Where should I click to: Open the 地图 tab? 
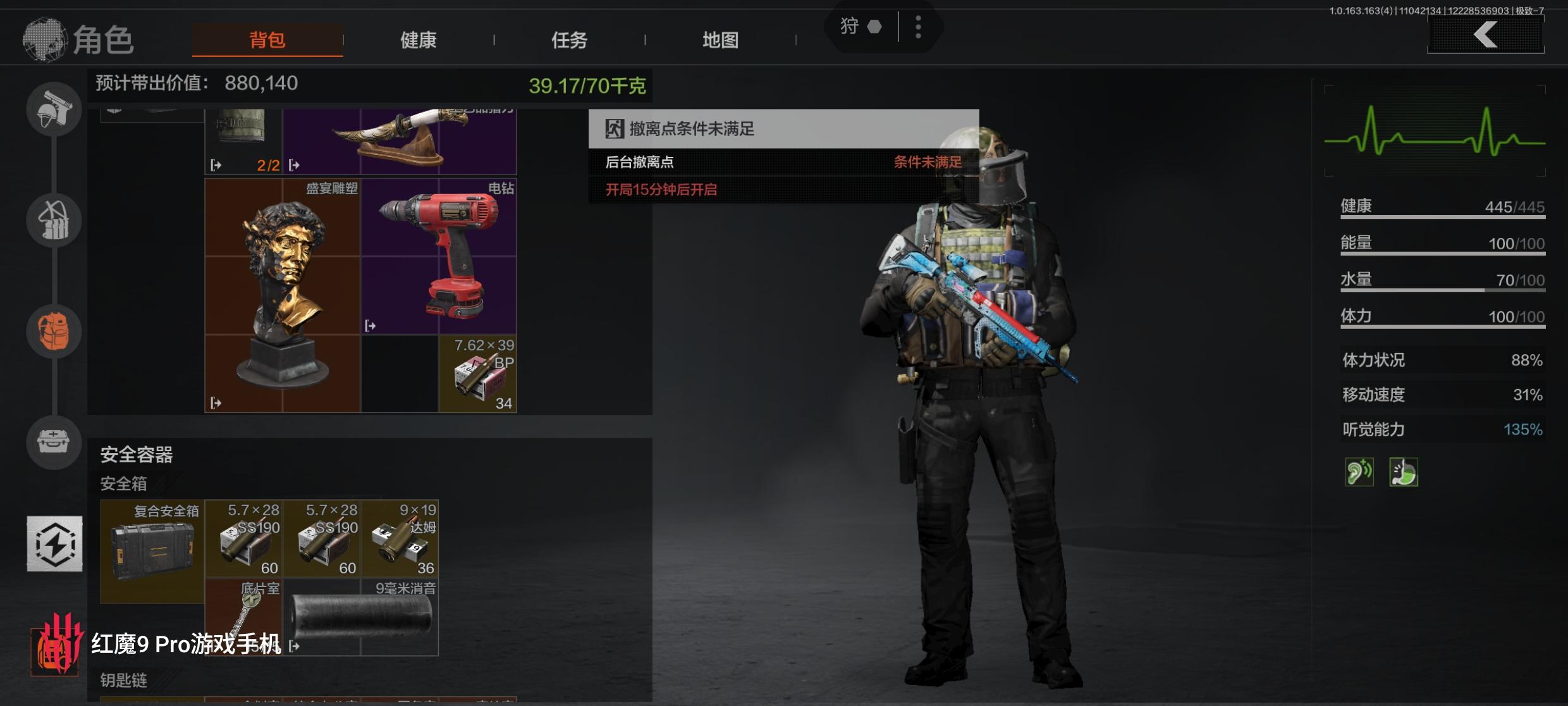click(x=720, y=39)
